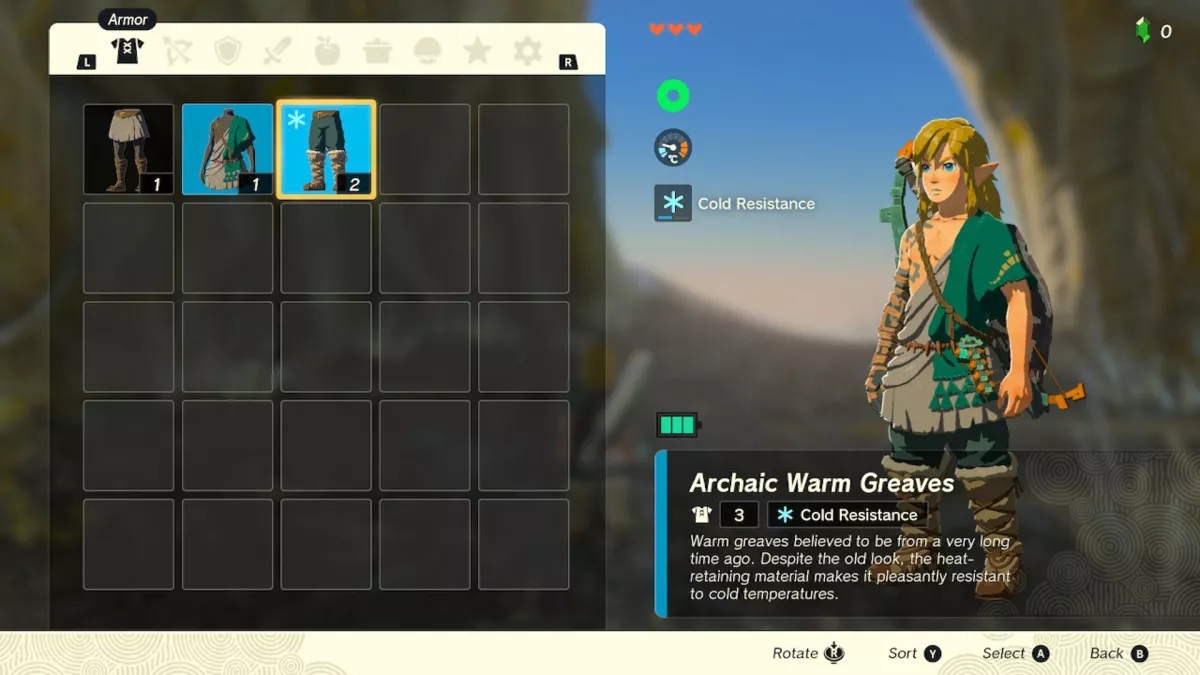Switch to the mushroom-shaped icon tab
Image resolution: width=1200 pixels, height=675 pixels.
[427, 51]
